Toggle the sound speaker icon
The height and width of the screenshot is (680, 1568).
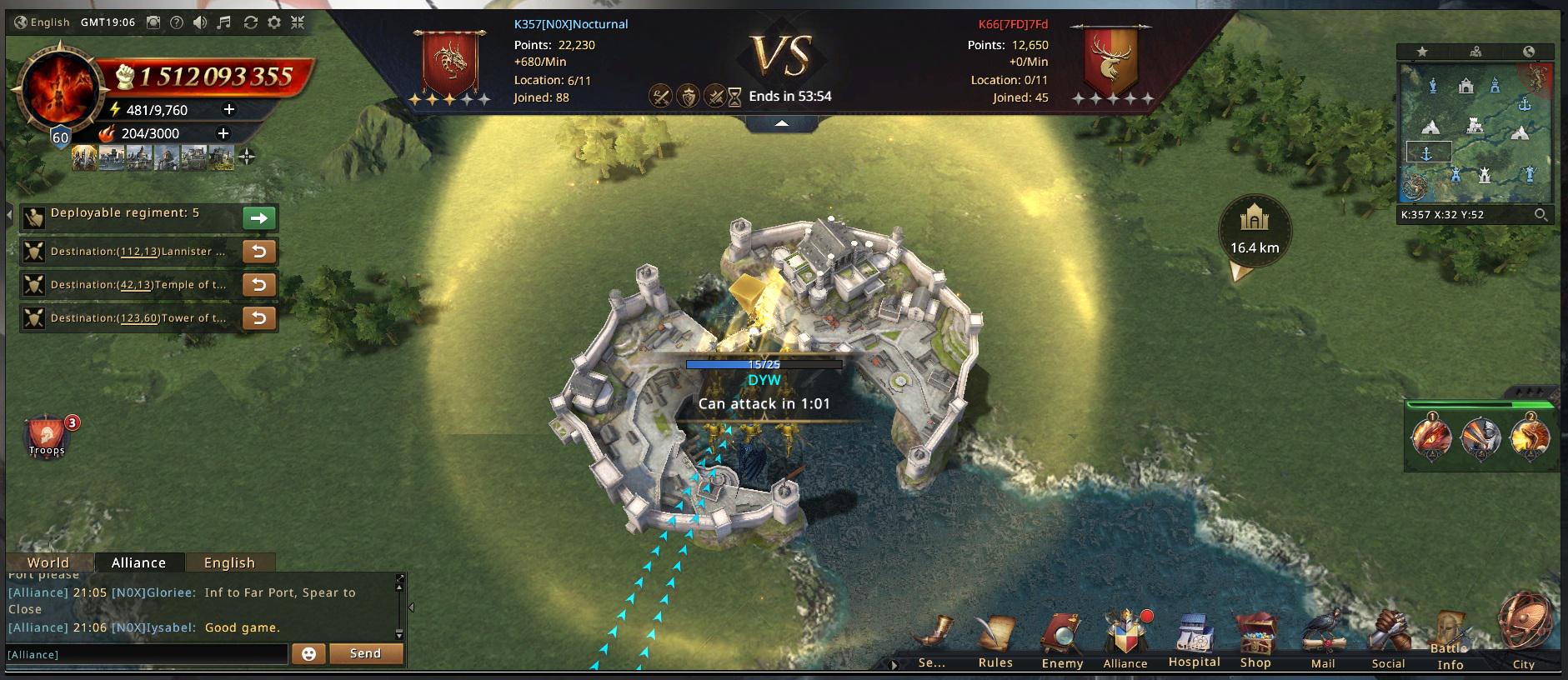pos(200,22)
